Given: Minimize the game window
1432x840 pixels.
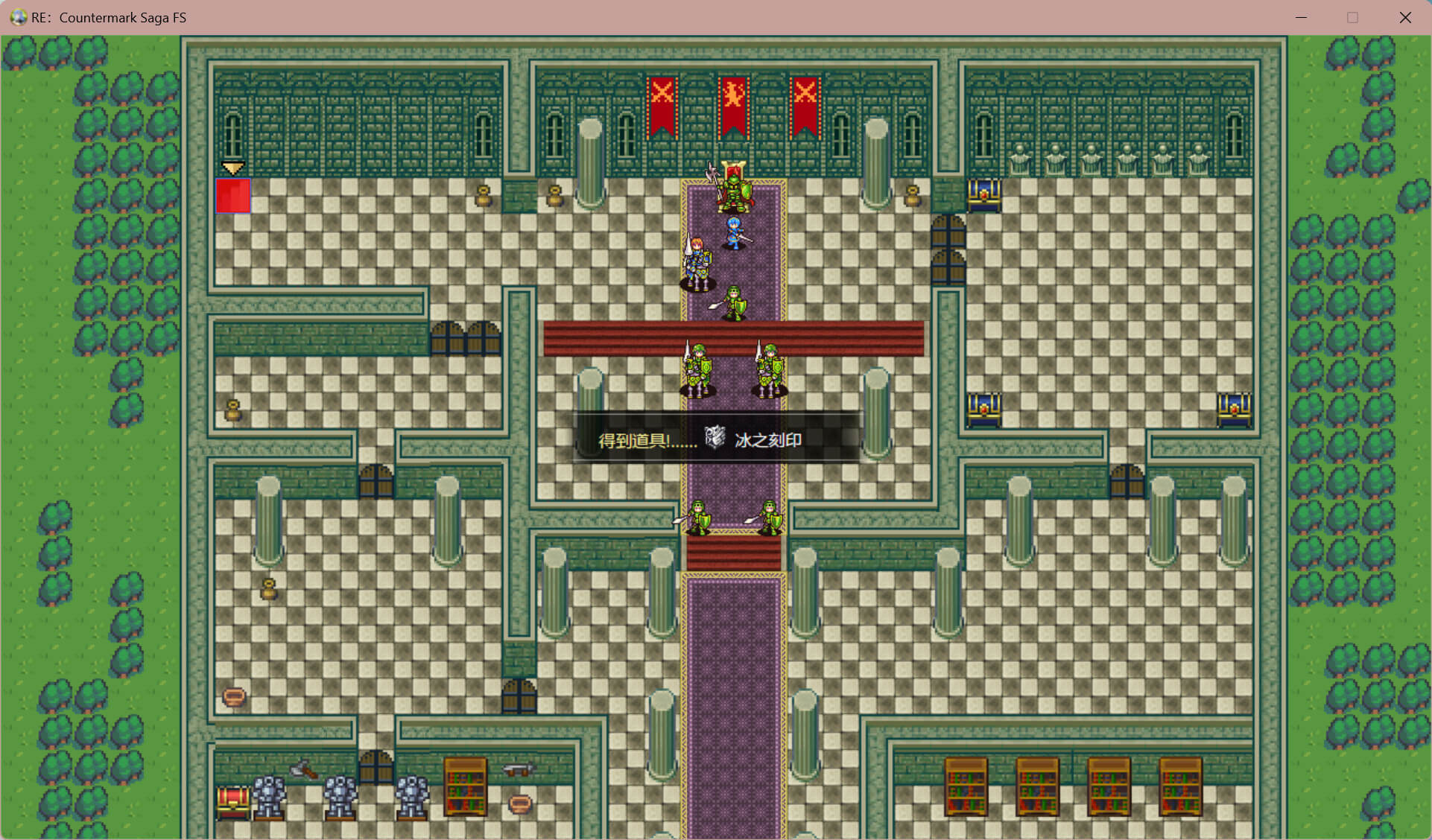Looking at the screenshot, I should 1302,17.
